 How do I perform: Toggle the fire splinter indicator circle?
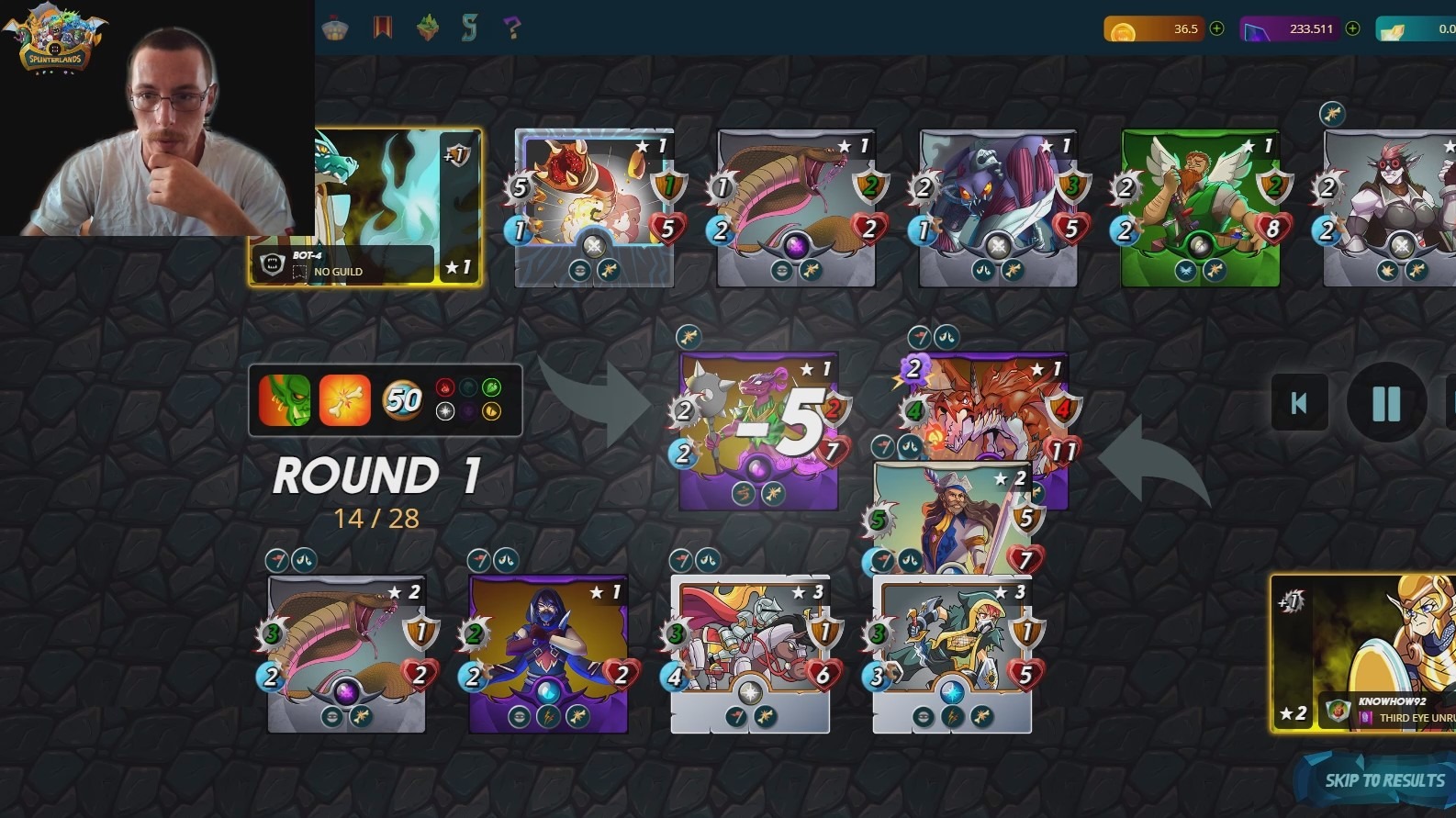point(445,387)
